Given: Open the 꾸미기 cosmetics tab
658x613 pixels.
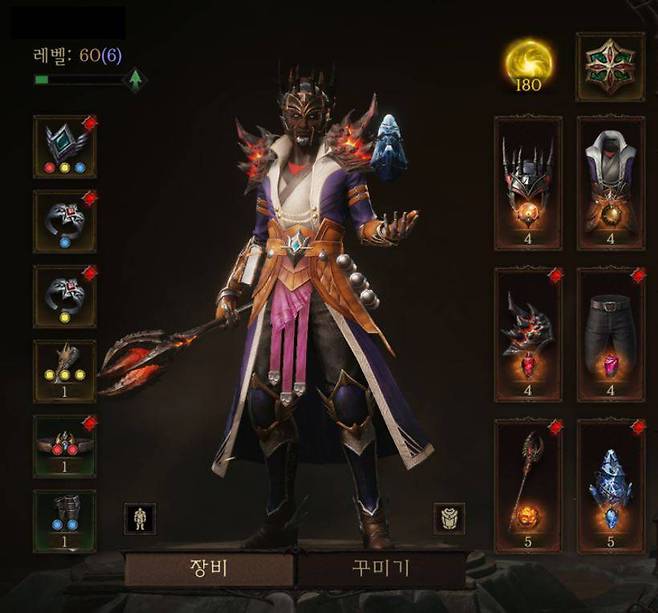Looking at the screenshot, I should [379, 570].
